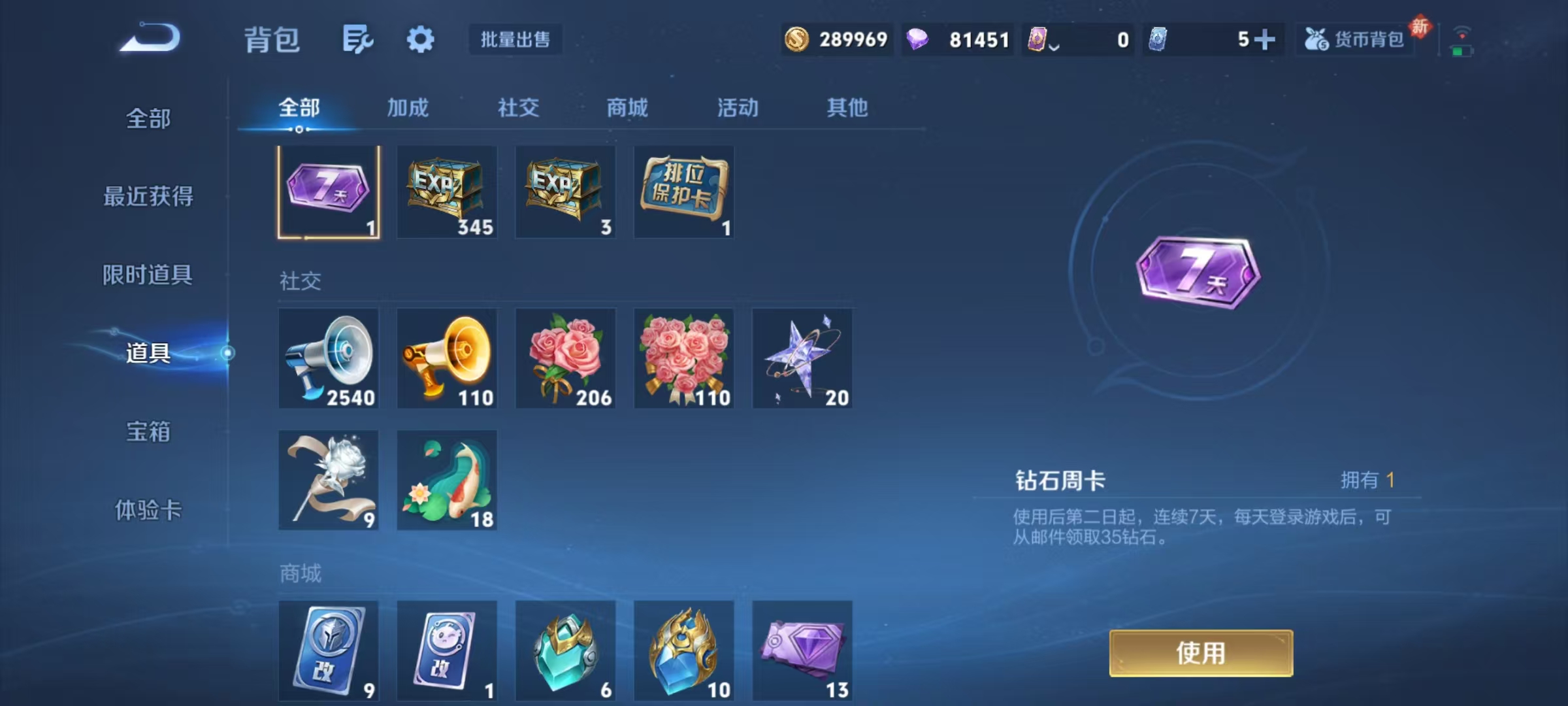The width and height of the screenshot is (1568, 706).
Task: Open the item recycle tool beside 背包 title
Action: [358, 39]
